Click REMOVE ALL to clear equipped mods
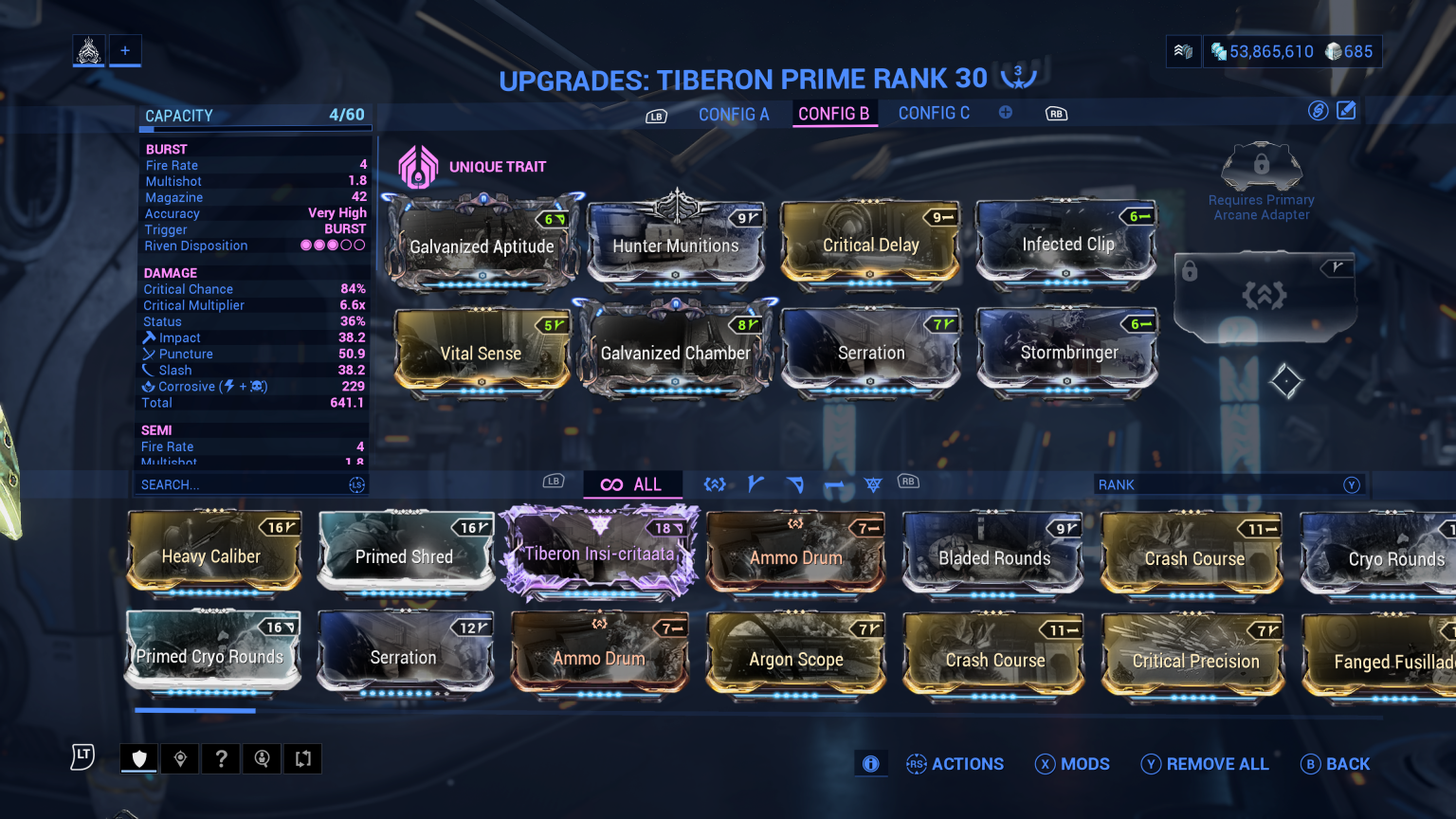The image size is (1456, 819). coord(1205,764)
